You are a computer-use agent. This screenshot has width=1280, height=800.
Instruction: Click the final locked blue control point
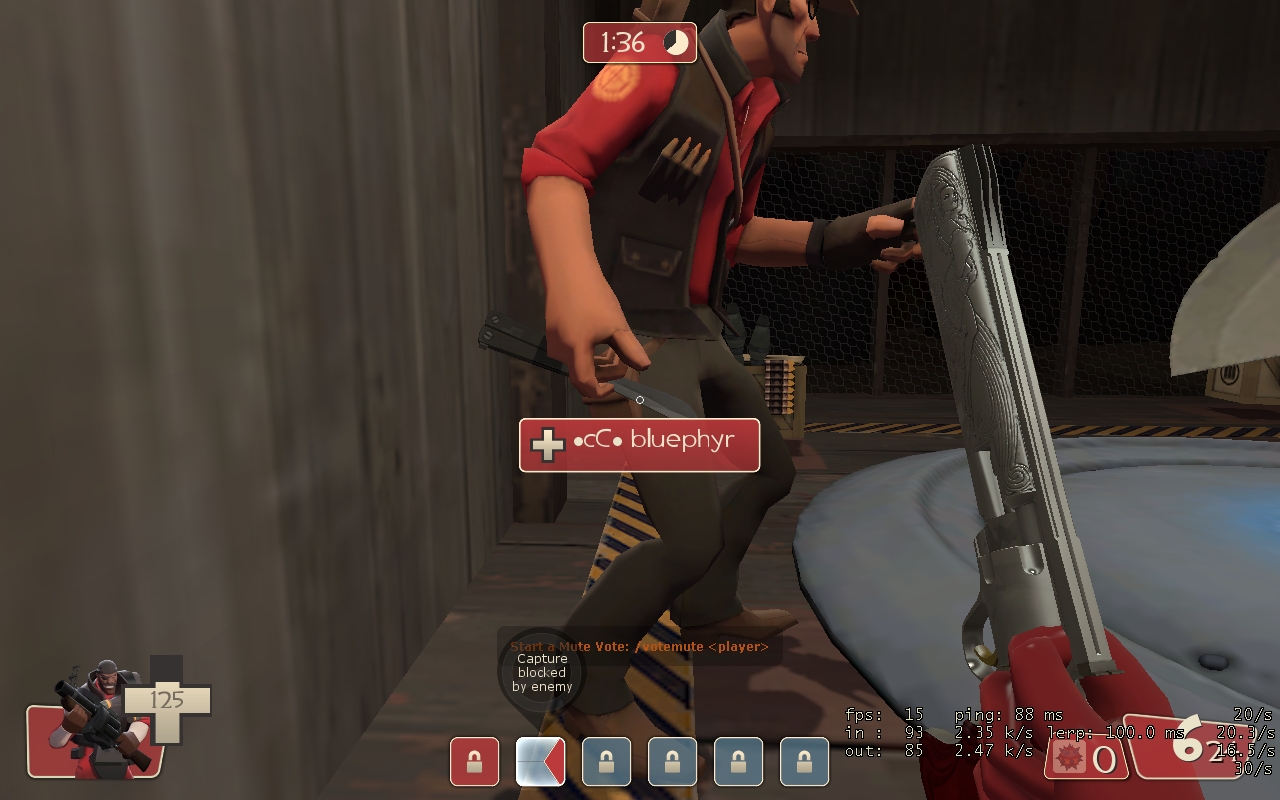pyautogui.click(x=806, y=762)
